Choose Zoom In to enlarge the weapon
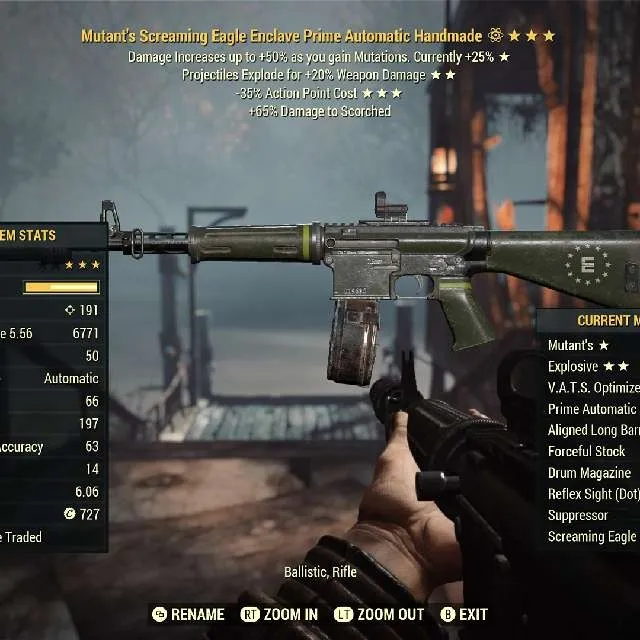The image size is (640, 640). point(279,614)
